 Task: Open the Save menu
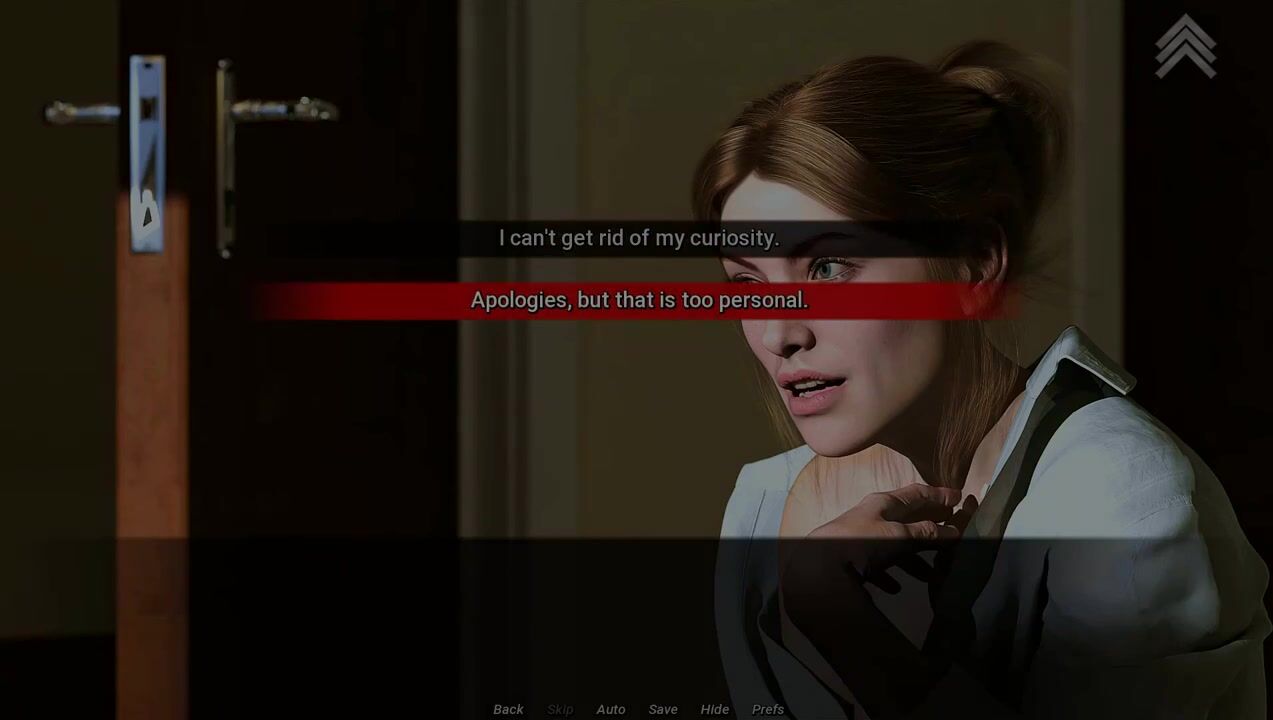[x=663, y=709]
